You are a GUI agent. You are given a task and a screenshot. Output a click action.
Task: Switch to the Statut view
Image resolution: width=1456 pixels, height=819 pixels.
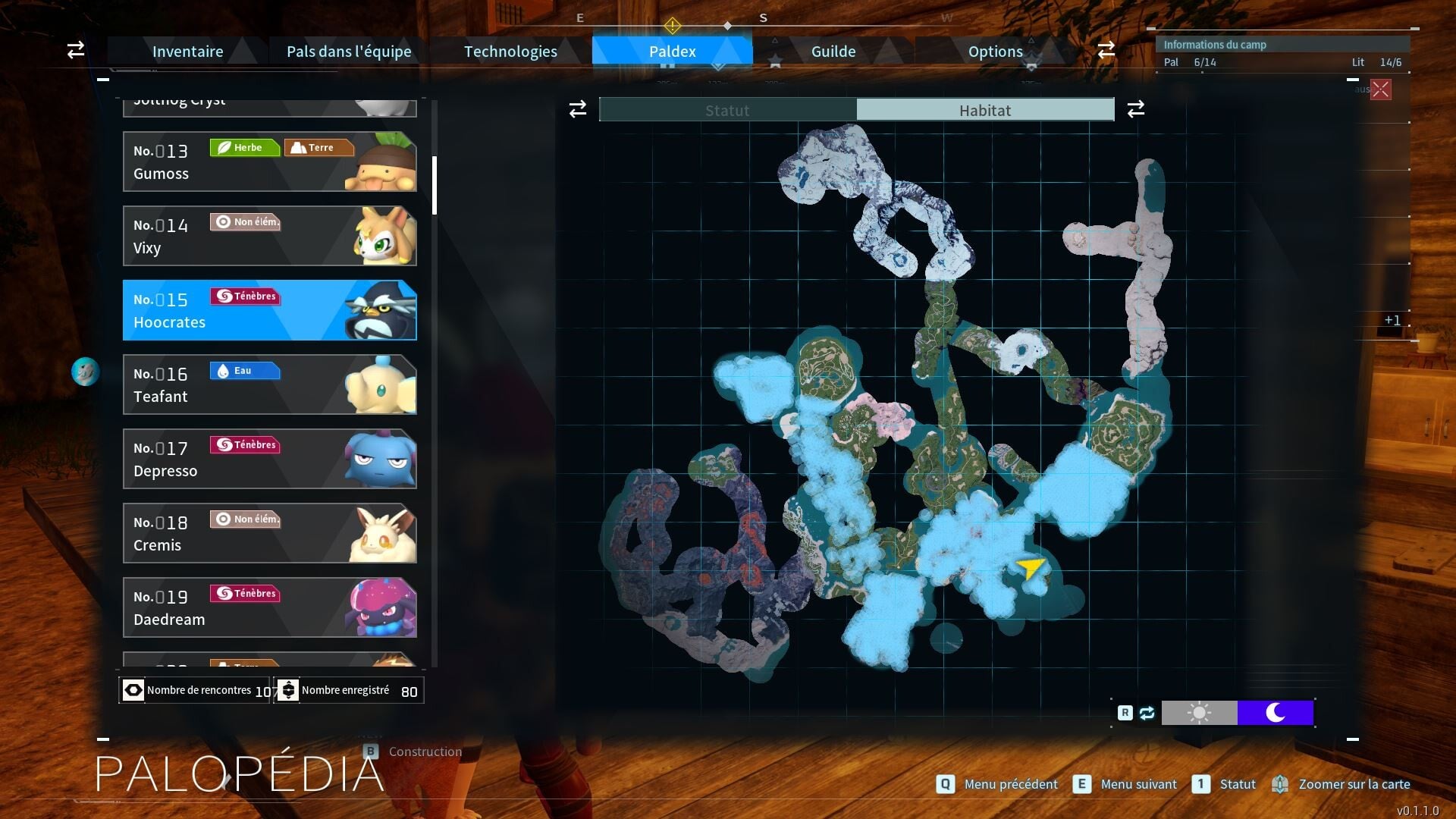click(x=728, y=110)
